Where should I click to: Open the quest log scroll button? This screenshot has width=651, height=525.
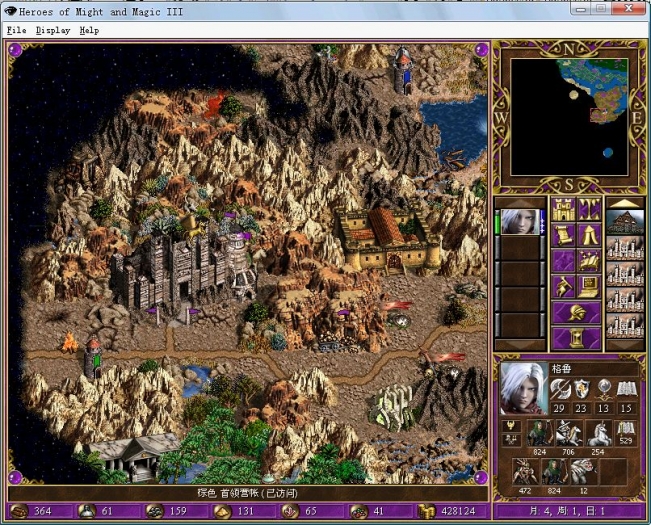tap(563, 236)
